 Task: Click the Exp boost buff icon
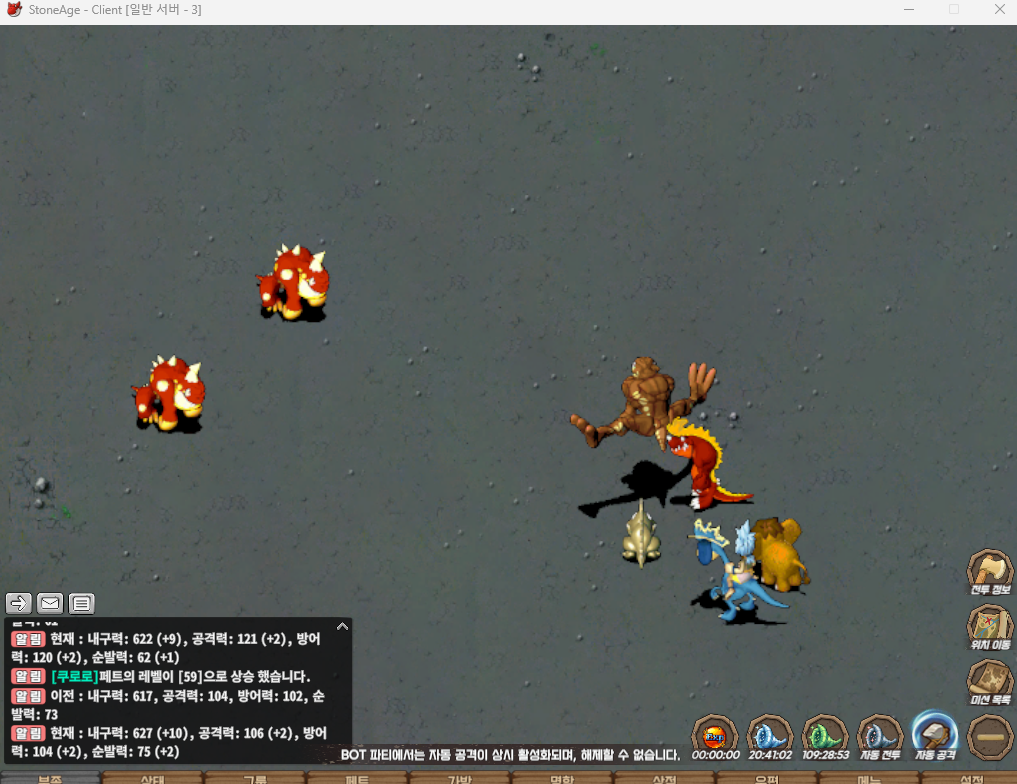point(715,737)
